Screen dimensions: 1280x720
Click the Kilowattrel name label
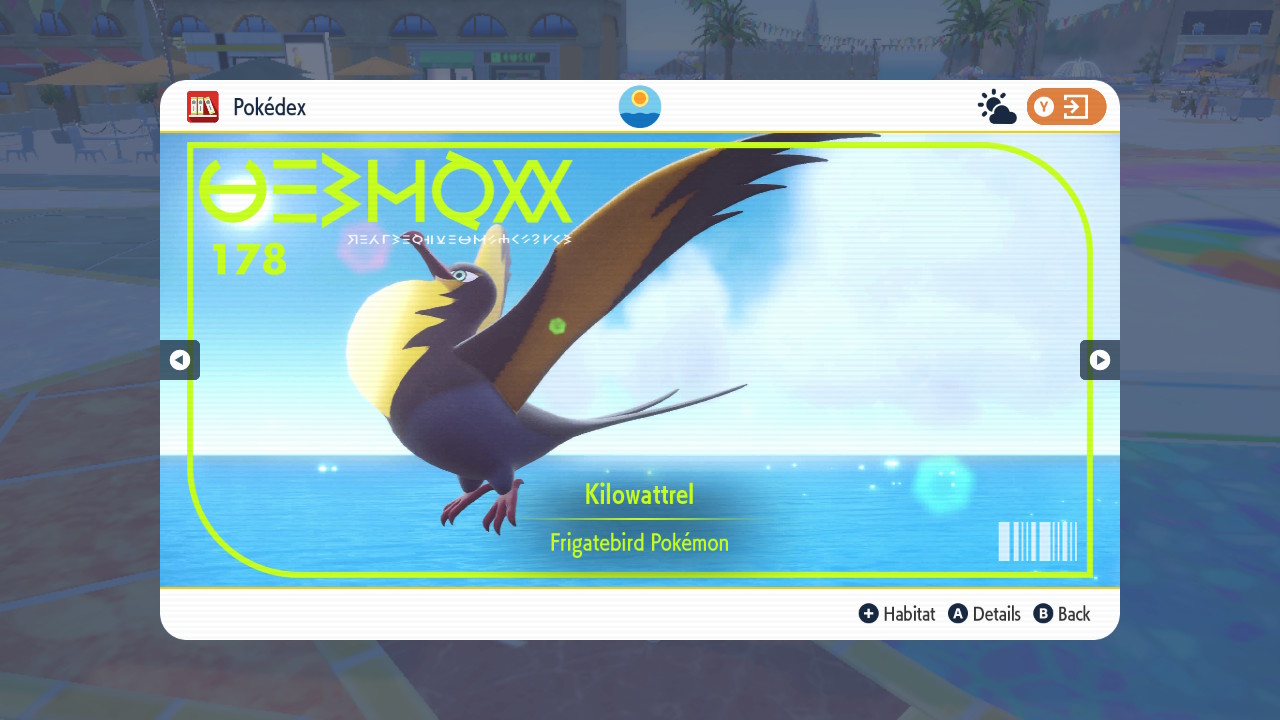pos(639,494)
